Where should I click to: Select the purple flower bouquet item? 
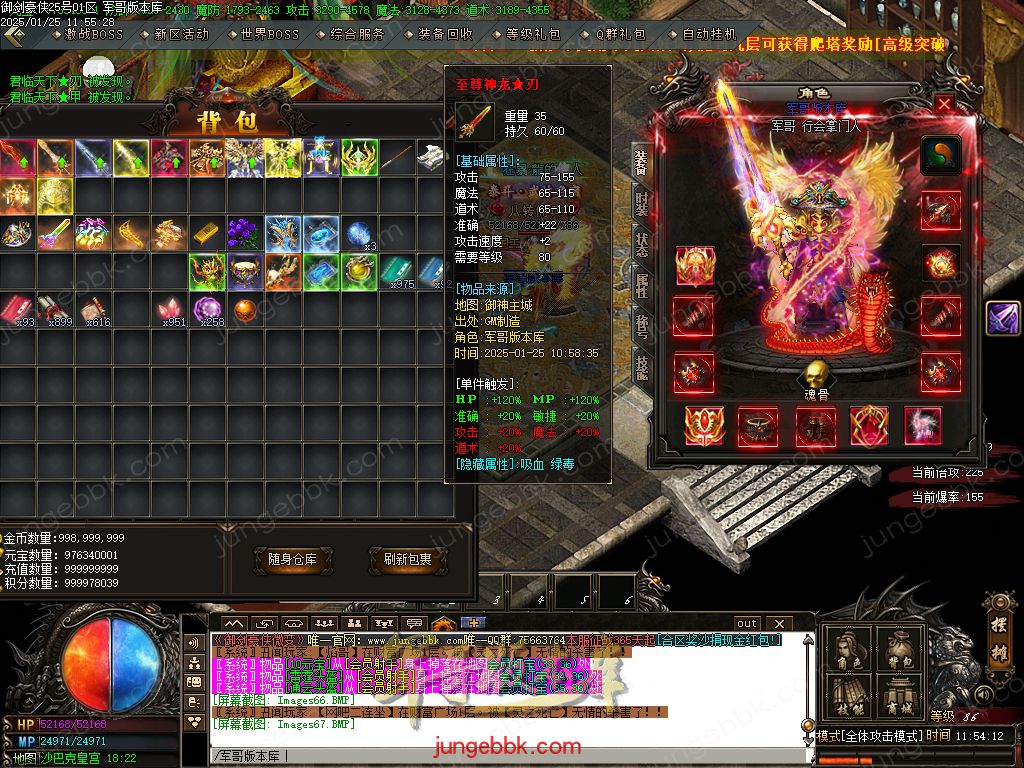[x=245, y=234]
